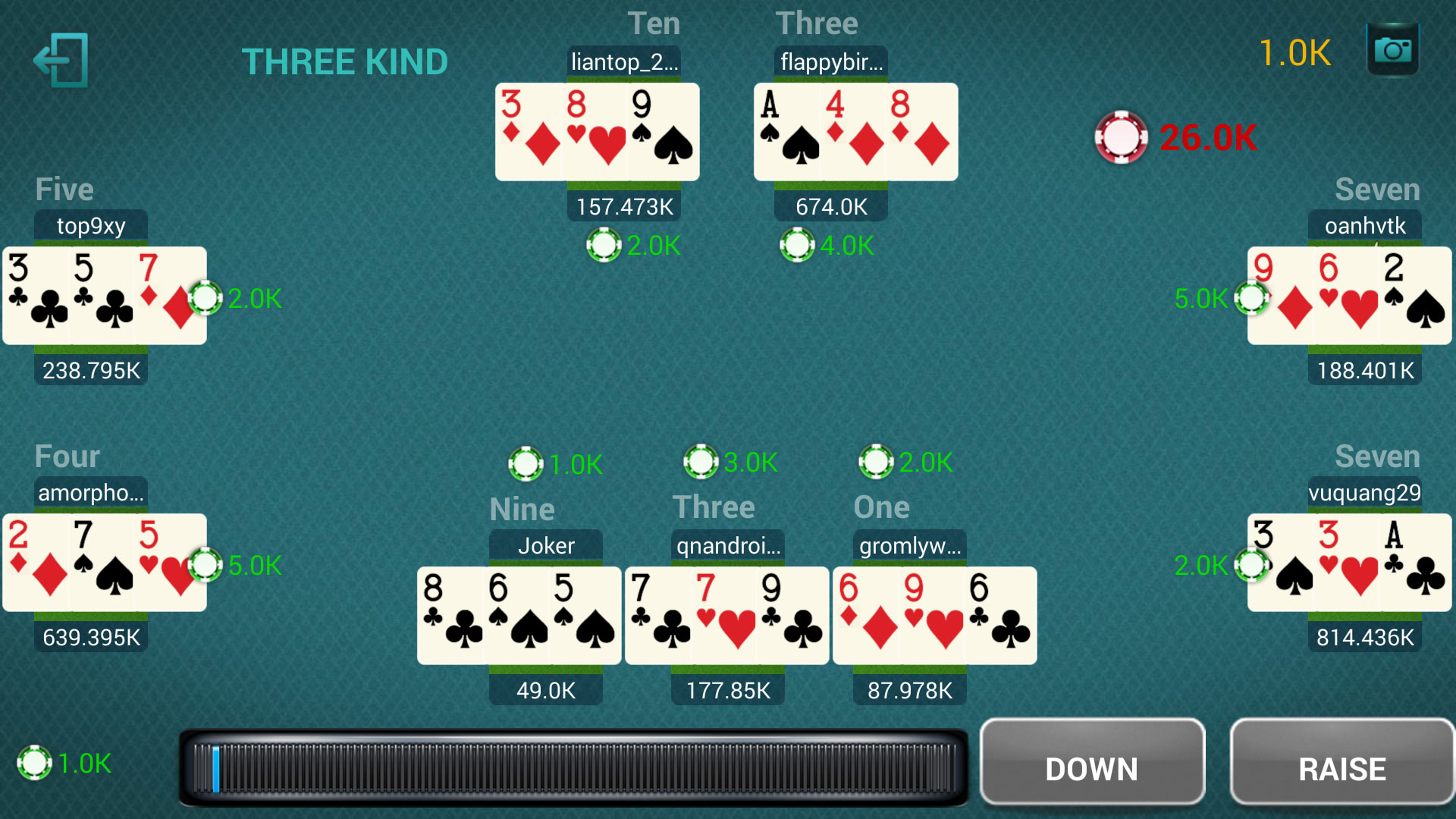Choose gromlyw player name tag
The width and height of the screenshot is (1456, 819).
910,545
